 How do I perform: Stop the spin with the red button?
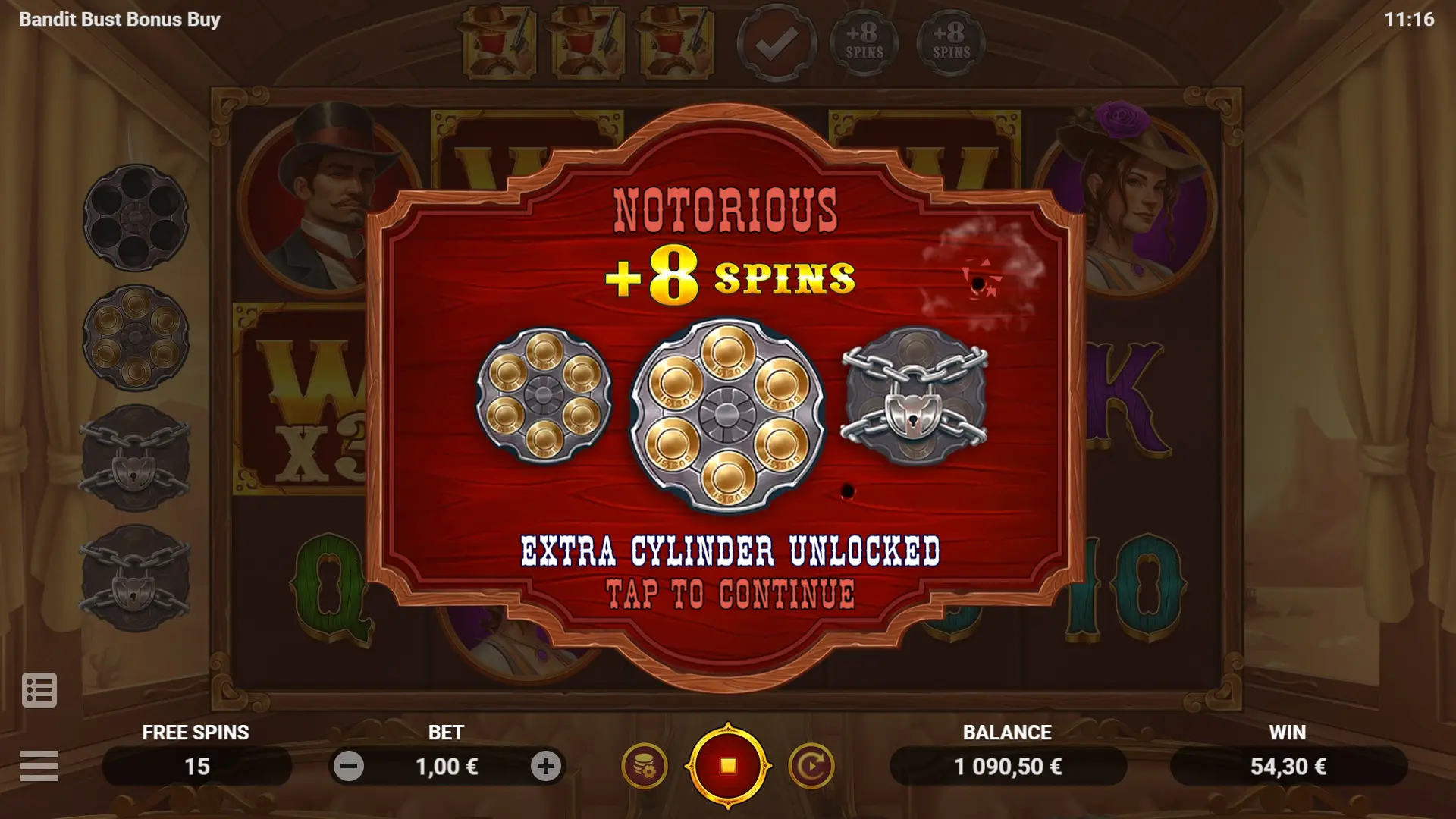pos(728,766)
